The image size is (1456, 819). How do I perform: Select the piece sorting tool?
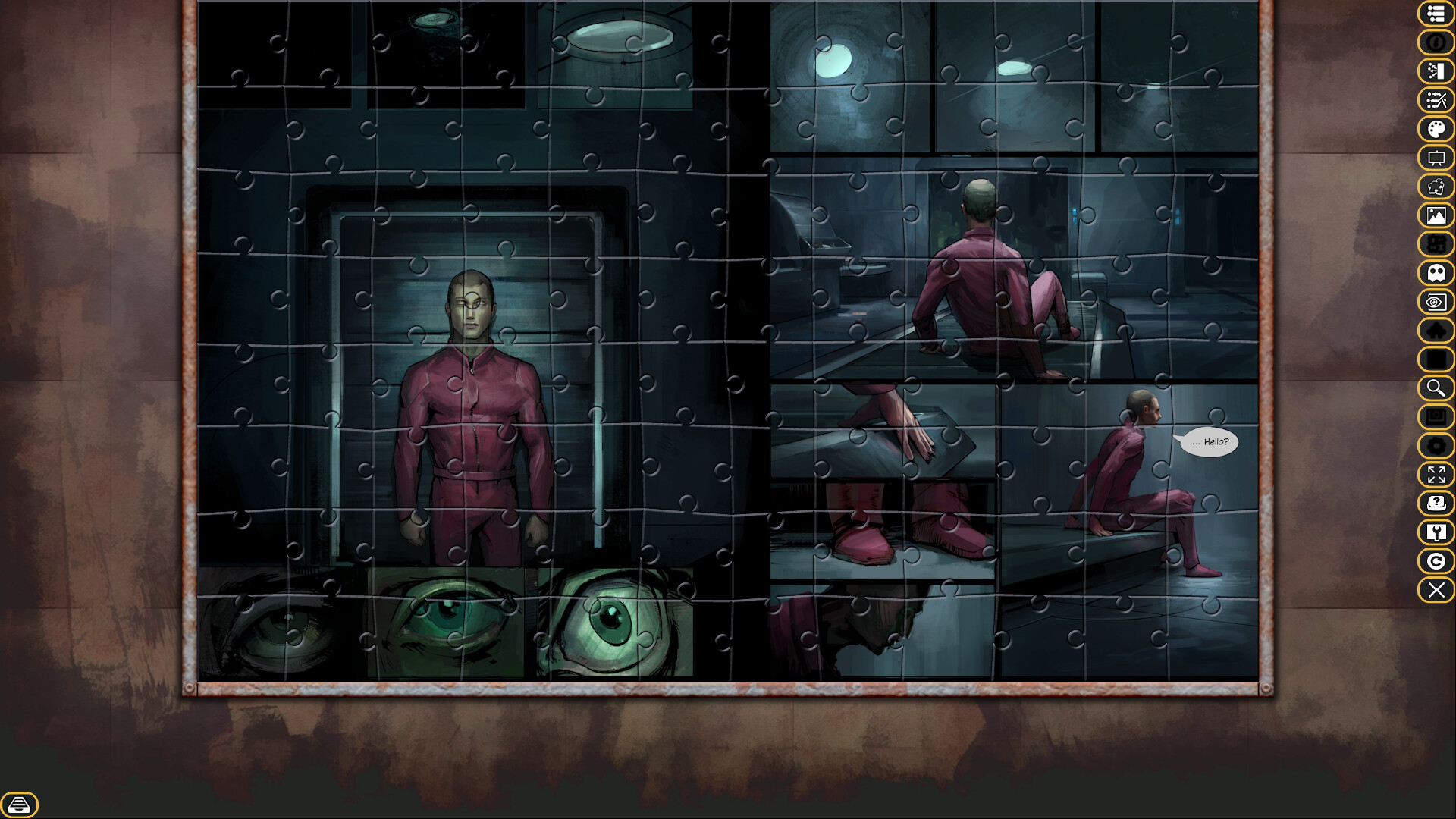pos(1436,71)
